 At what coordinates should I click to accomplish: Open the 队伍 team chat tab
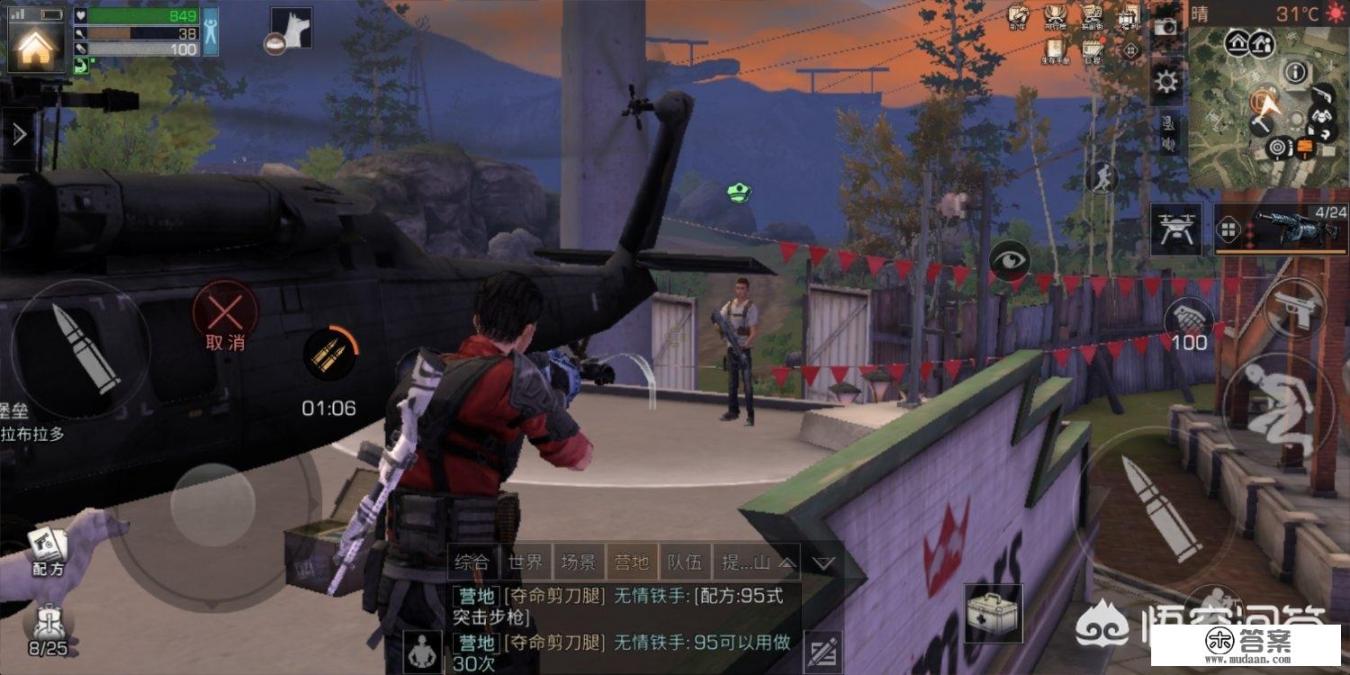click(x=686, y=562)
